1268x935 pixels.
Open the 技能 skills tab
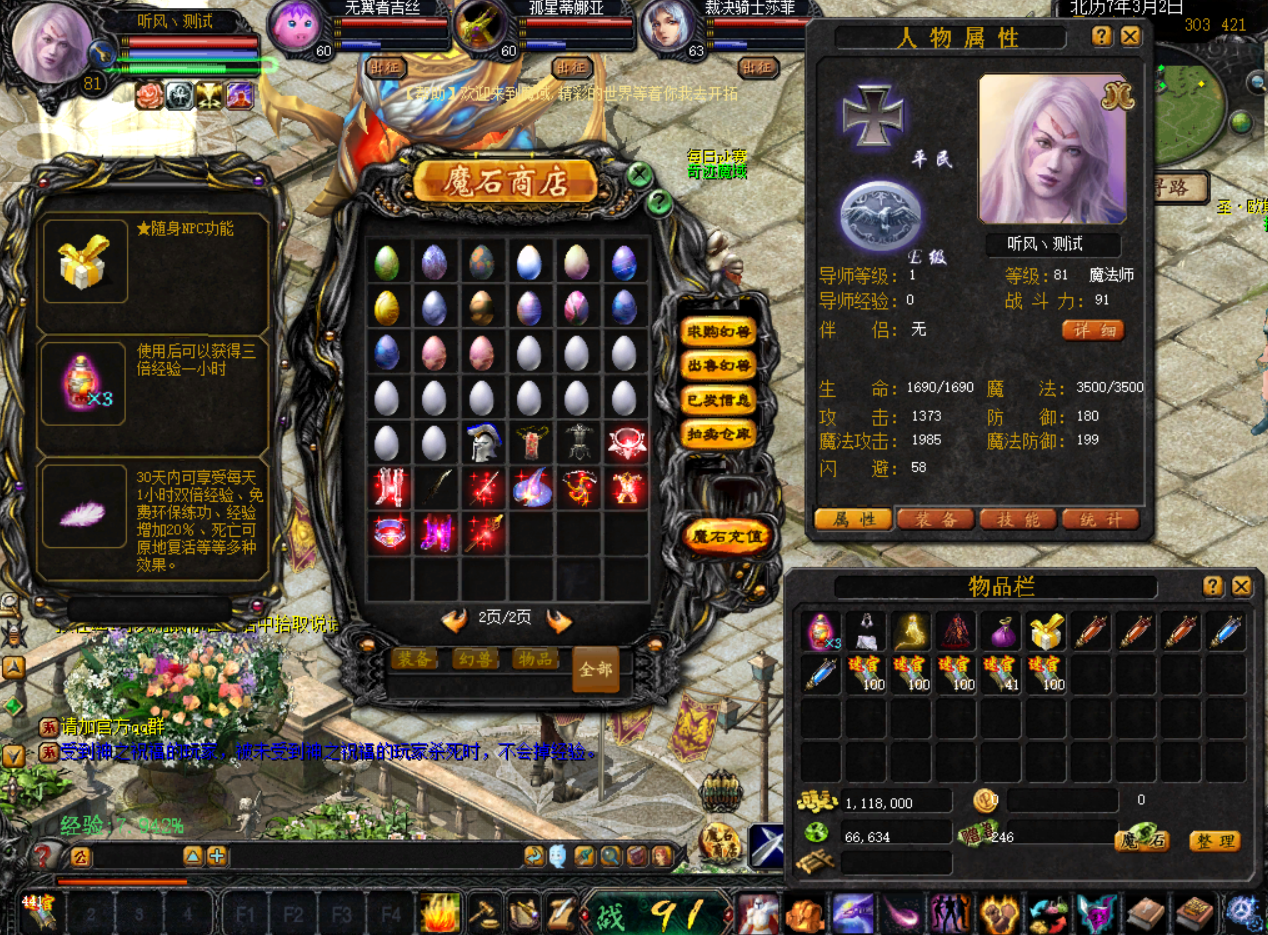click(1018, 519)
